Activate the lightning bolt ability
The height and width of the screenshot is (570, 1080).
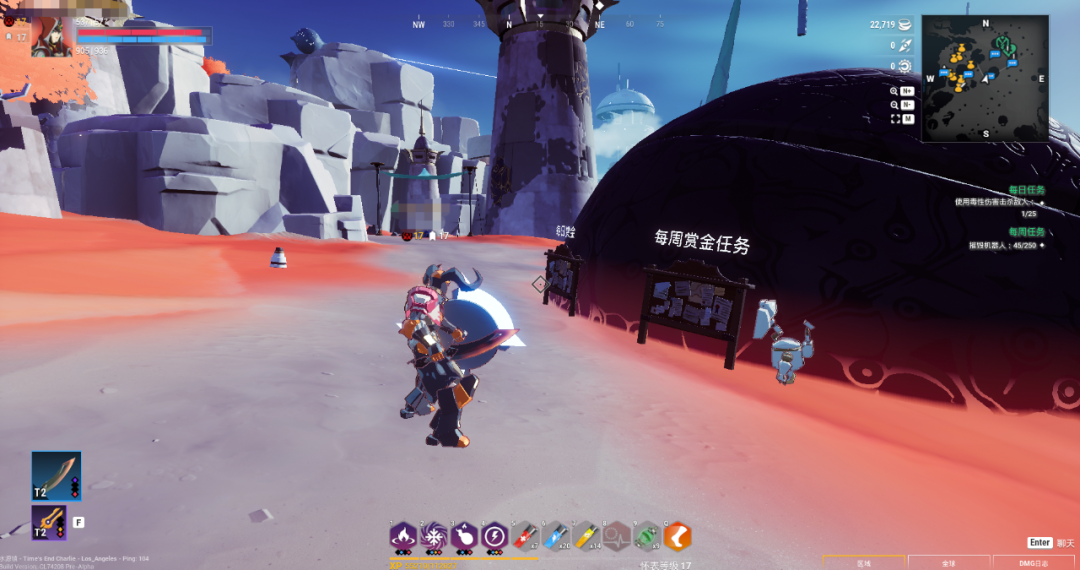pyautogui.click(x=495, y=537)
